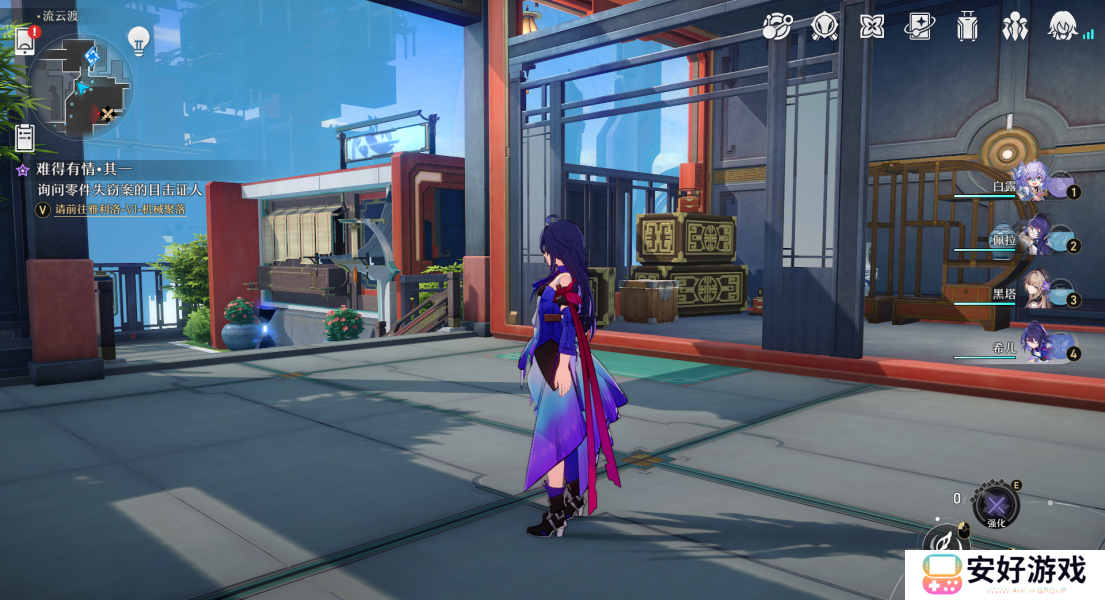Switch to party member 希儿

pyautogui.click(x=1030, y=346)
